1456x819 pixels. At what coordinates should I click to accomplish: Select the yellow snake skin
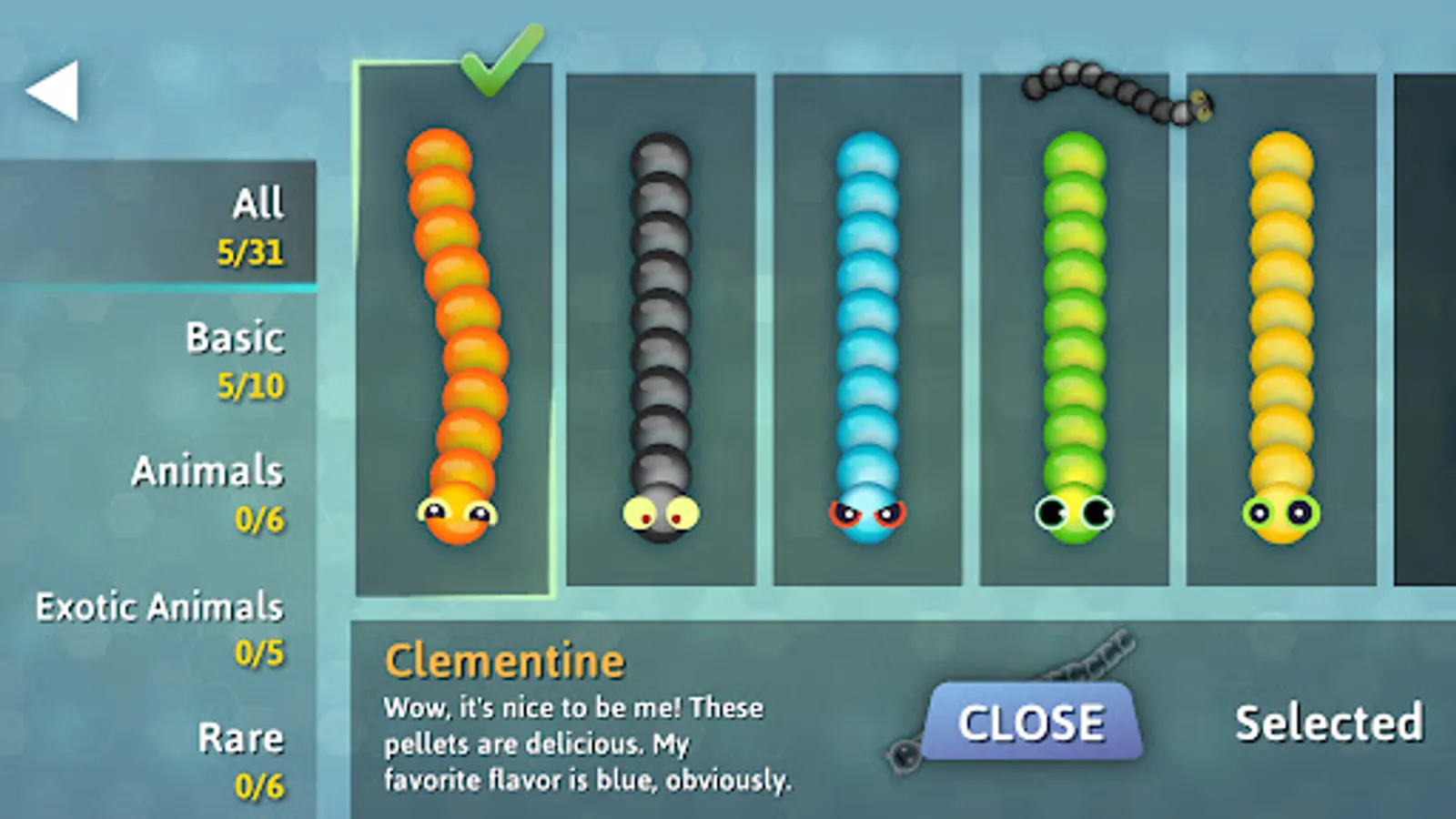coord(1279,337)
